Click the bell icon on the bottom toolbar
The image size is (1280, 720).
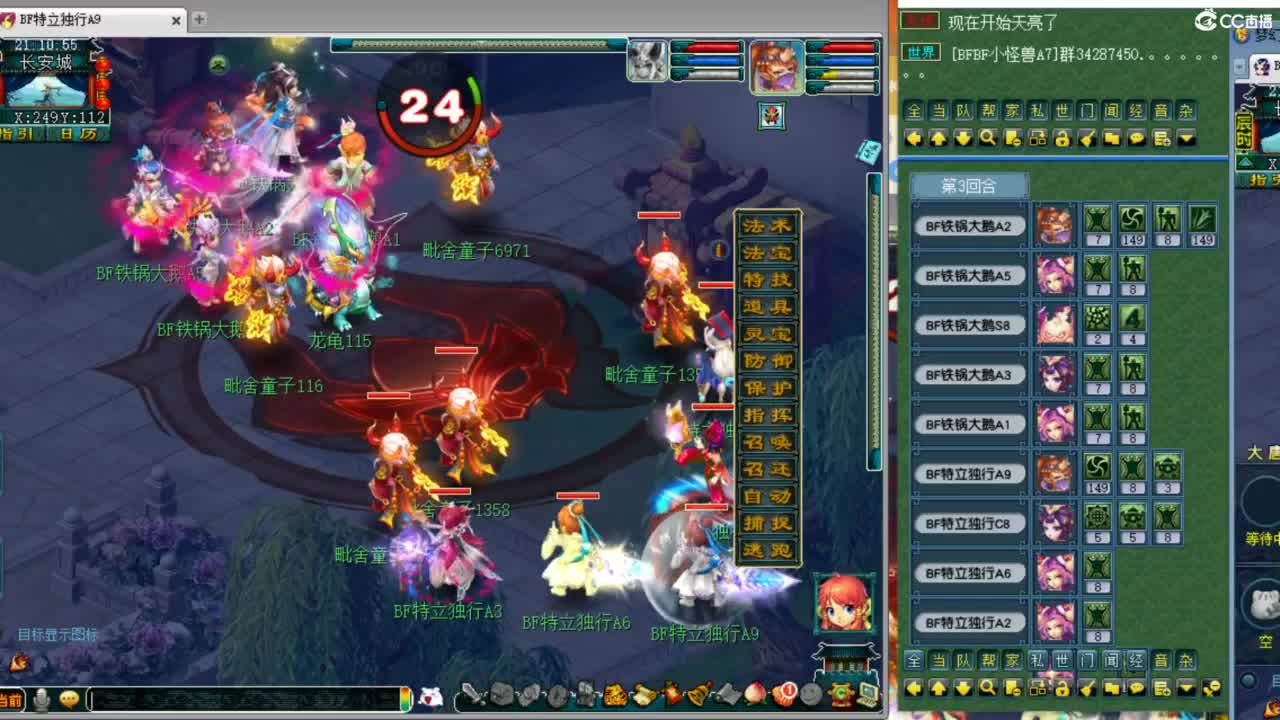(696, 696)
